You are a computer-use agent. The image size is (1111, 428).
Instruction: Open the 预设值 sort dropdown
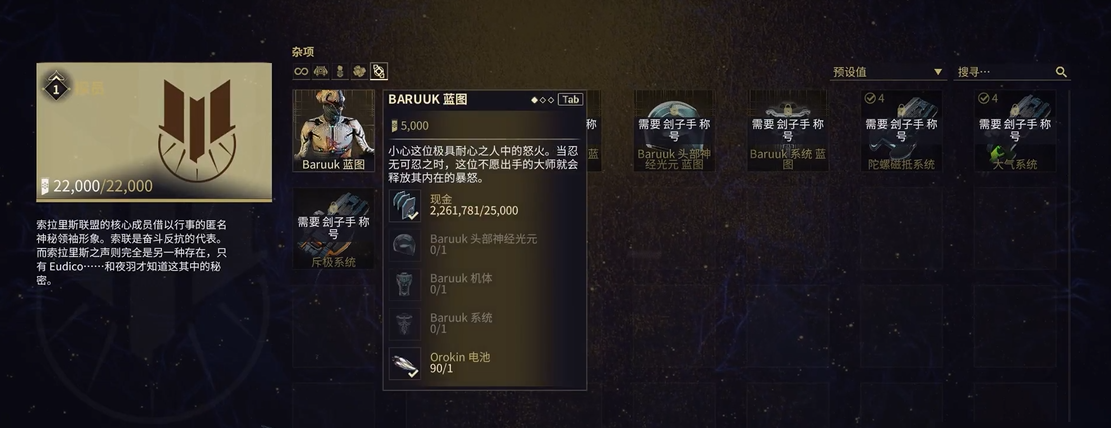tap(887, 72)
